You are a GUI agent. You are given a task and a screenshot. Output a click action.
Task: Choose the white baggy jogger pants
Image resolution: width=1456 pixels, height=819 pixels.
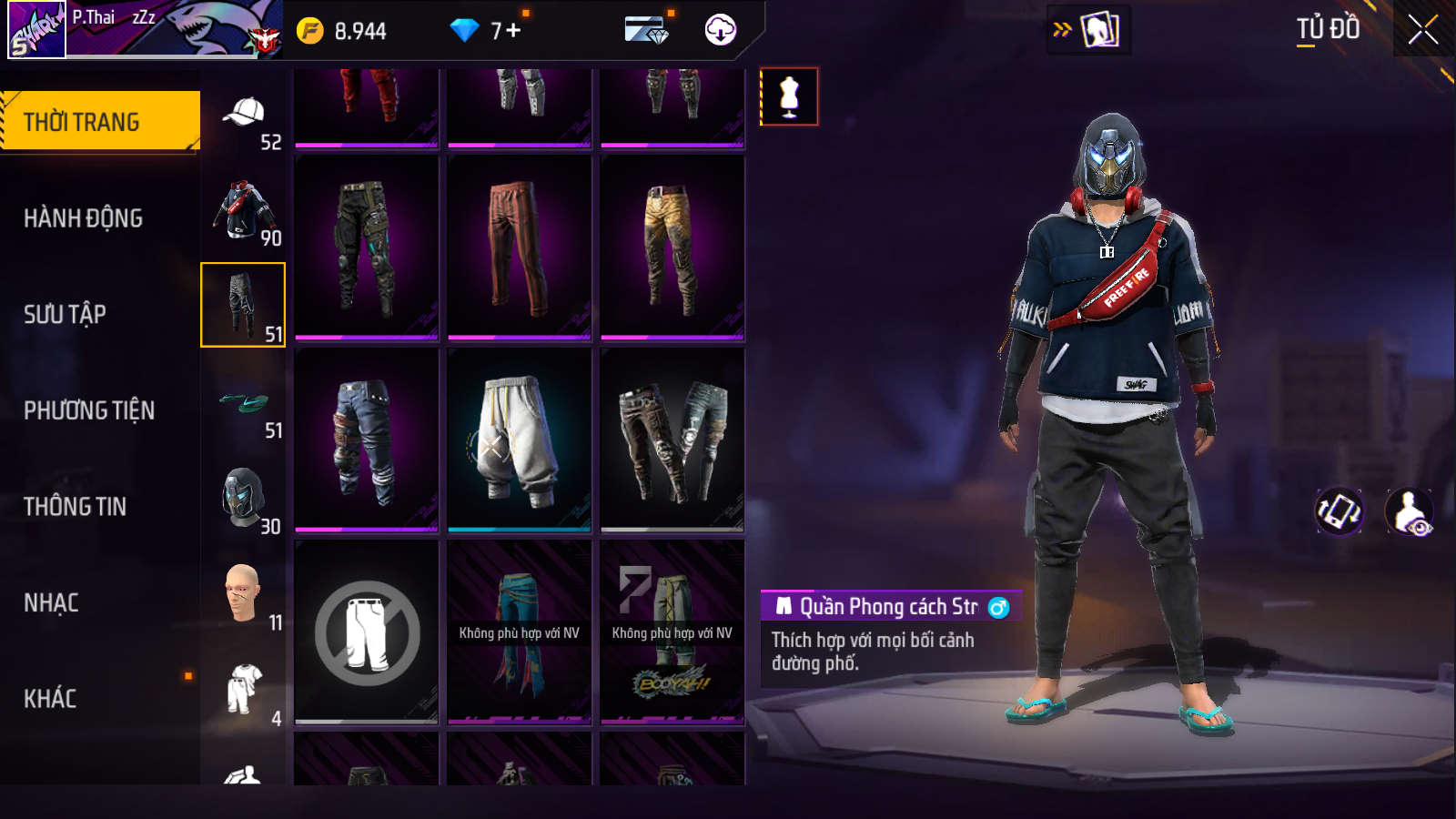[x=519, y=440]
